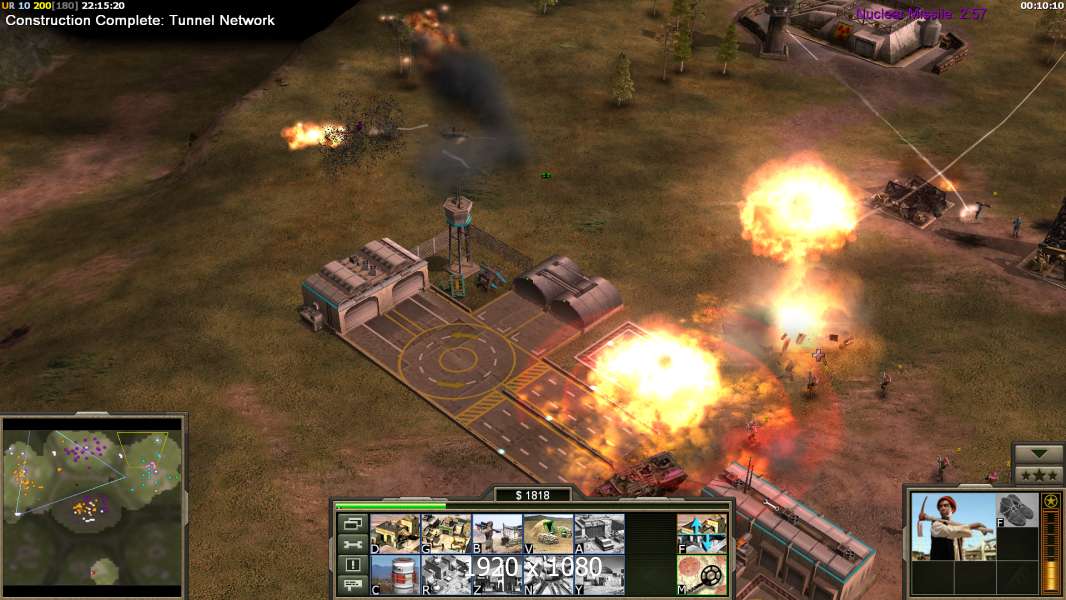Select the worker shoes upgrade icon
This screenshot has height=600, width=1066.
click(x=1017, y=509)
